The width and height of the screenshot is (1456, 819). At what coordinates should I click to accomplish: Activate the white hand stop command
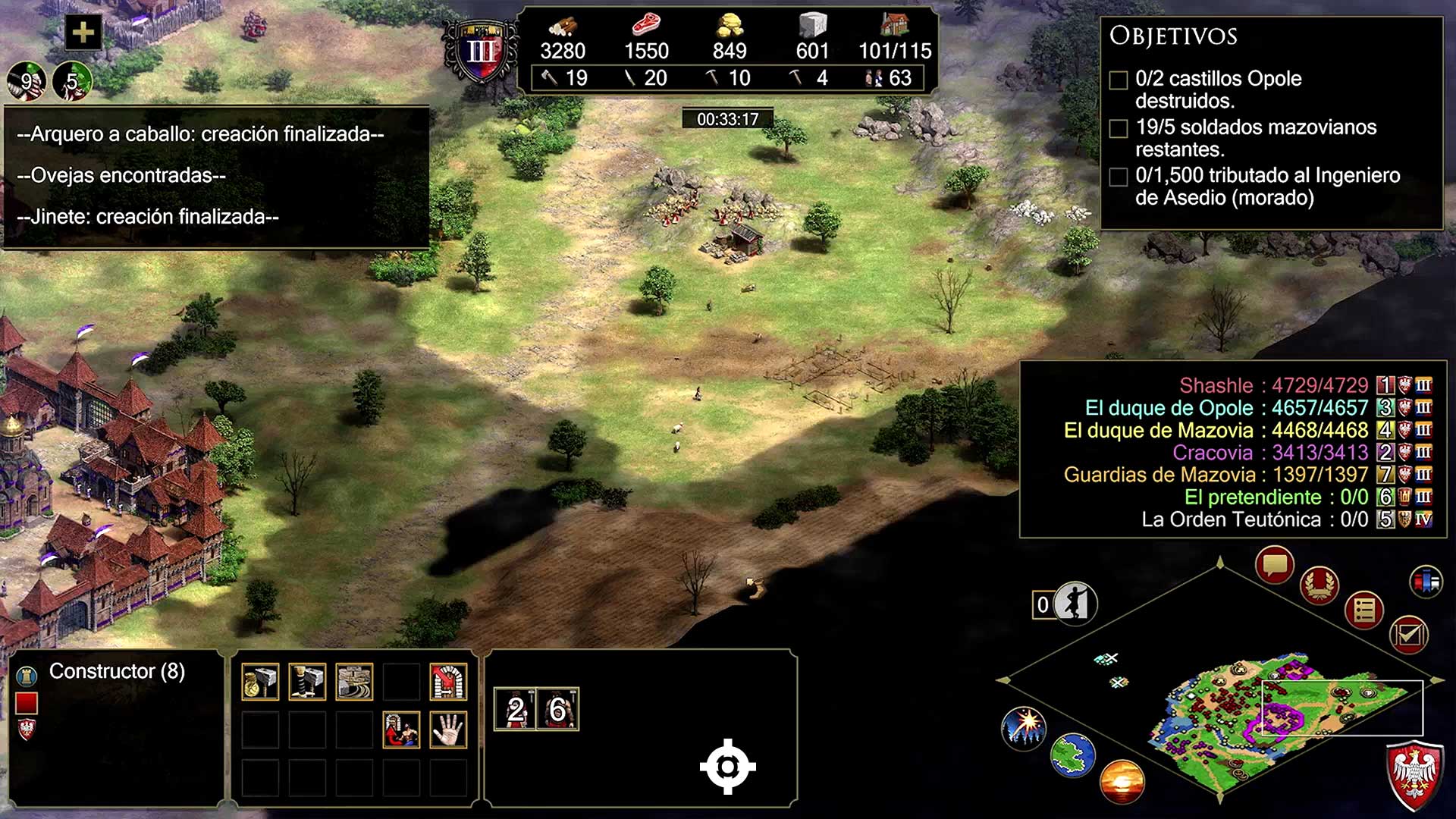(448, 730)
